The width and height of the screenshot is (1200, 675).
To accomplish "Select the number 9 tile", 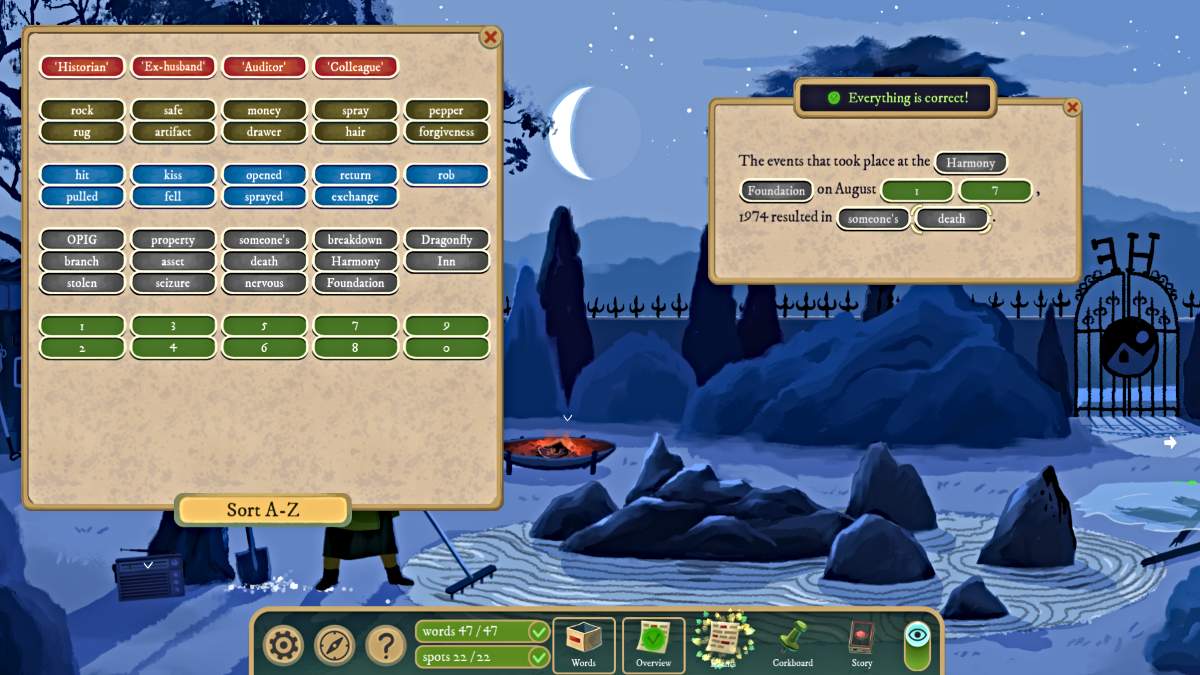I will tap(446, 326).
